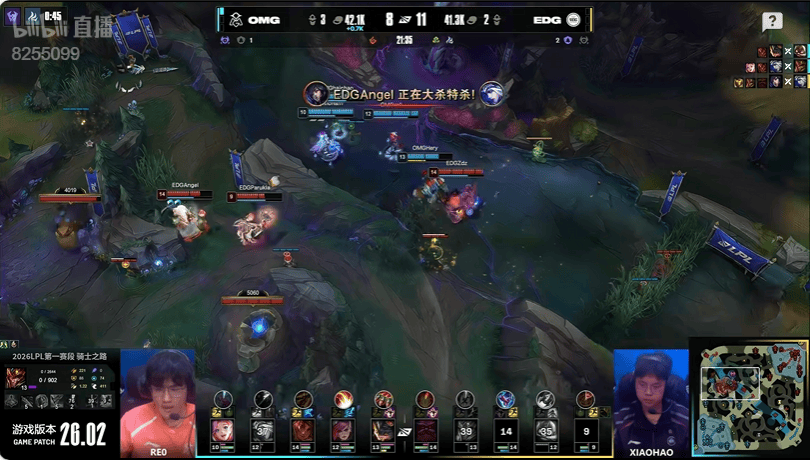This screenshot has width=810, height=460.
Task: Click the respawning champion tile showing 39
Action: (465, 431)
